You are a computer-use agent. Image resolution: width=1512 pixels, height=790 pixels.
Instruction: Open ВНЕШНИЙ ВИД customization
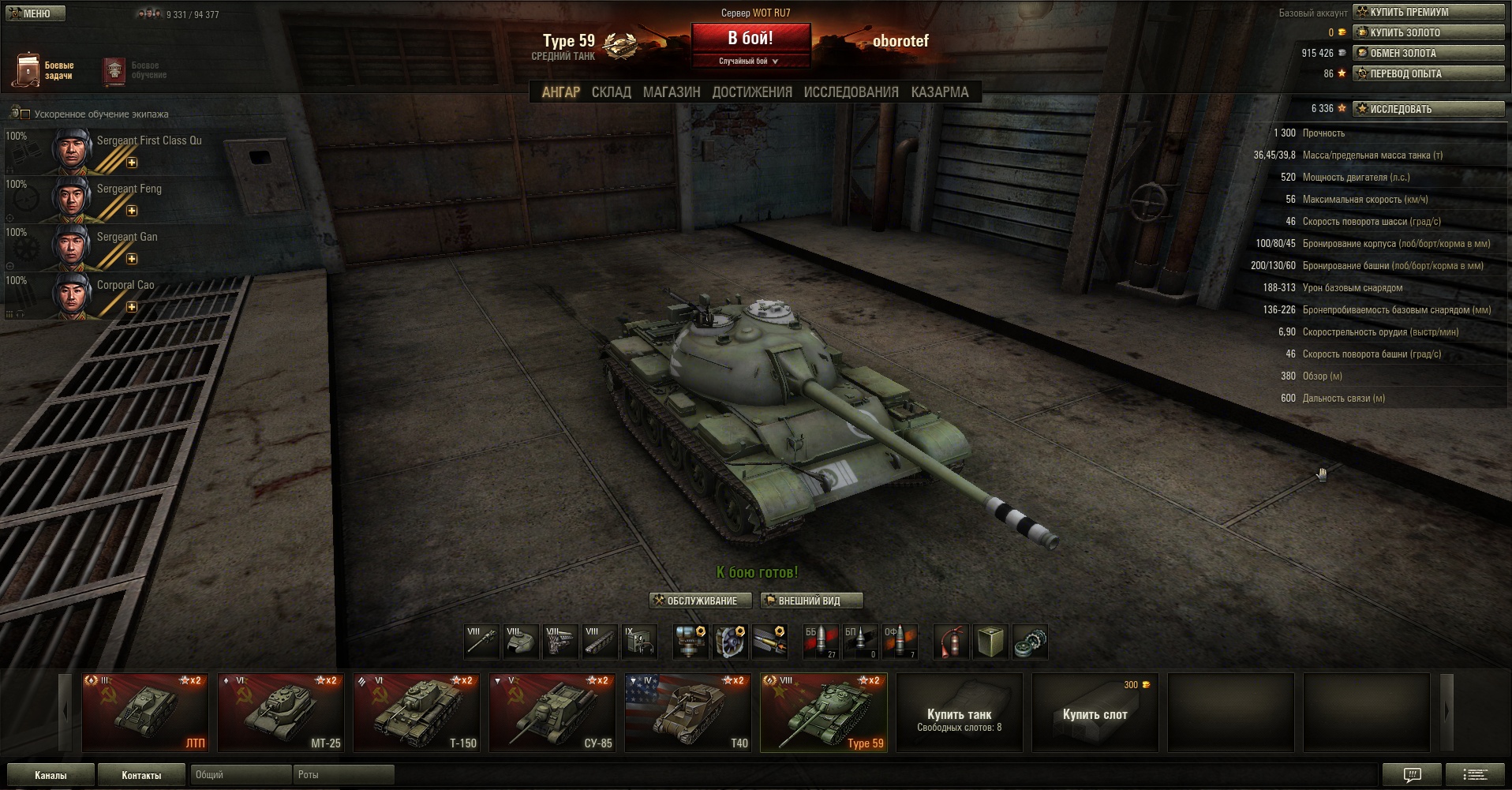point(810,601)
